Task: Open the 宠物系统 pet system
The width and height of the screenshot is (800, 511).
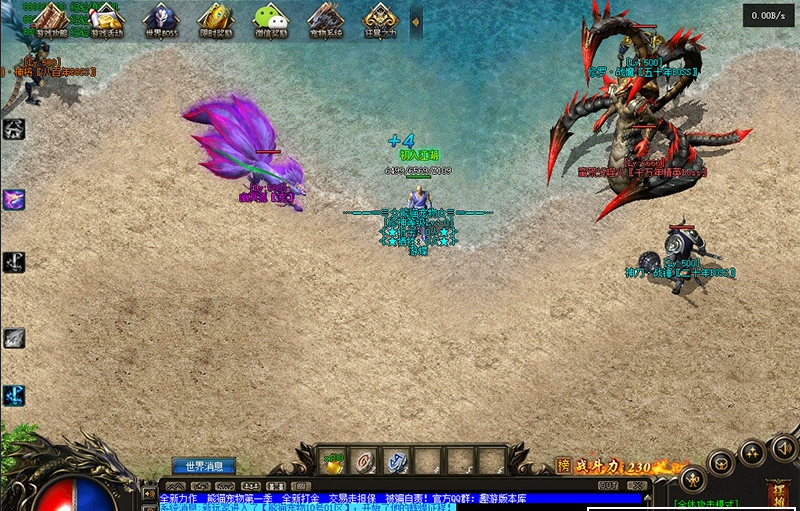Action: 325,20
